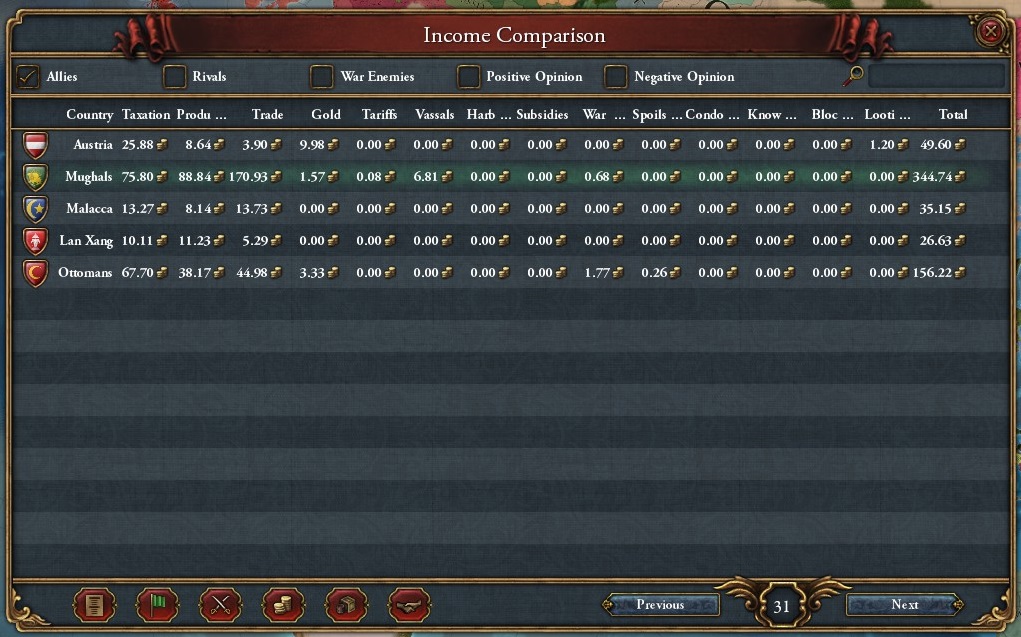Toggle the Allies filter checkbox
Screen dimensions: 1021x637
tap(29, 77)
